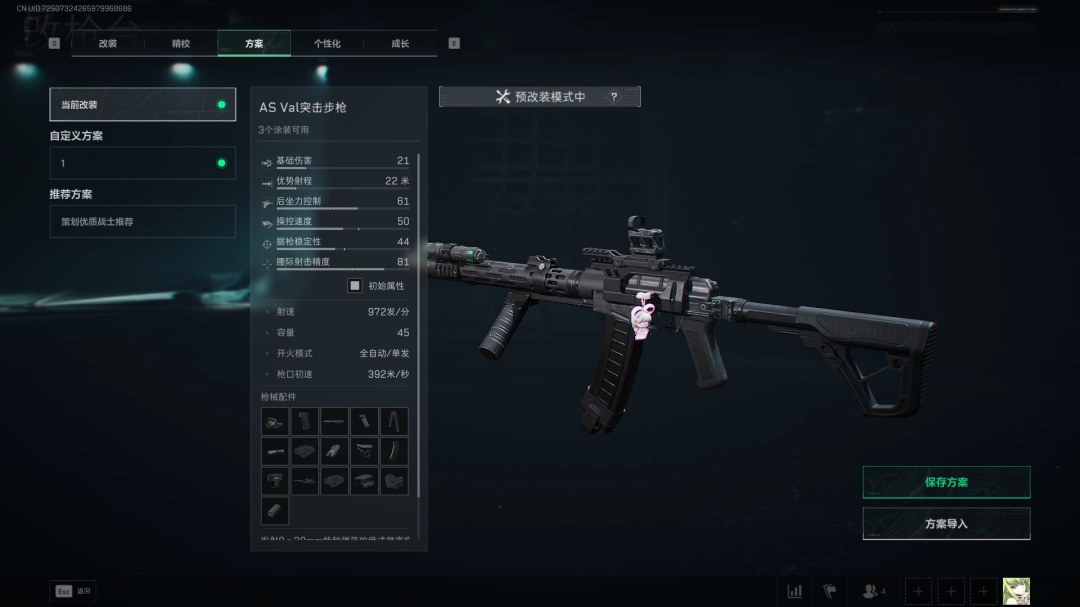
Task: Select the 方案 tab
Action: pyautogui.click(x=254, y=44)
